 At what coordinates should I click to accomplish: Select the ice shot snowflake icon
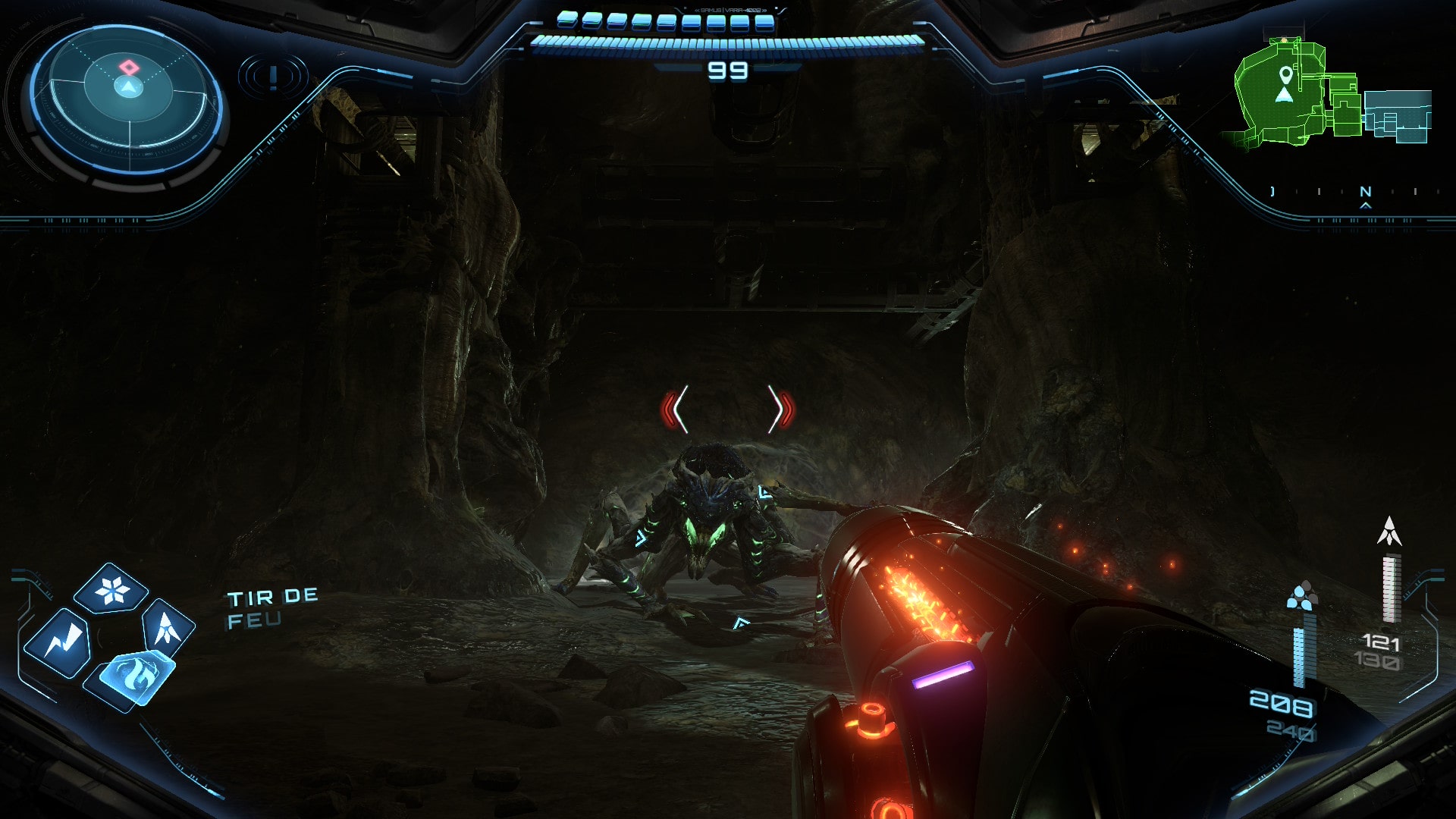(112, 589)
